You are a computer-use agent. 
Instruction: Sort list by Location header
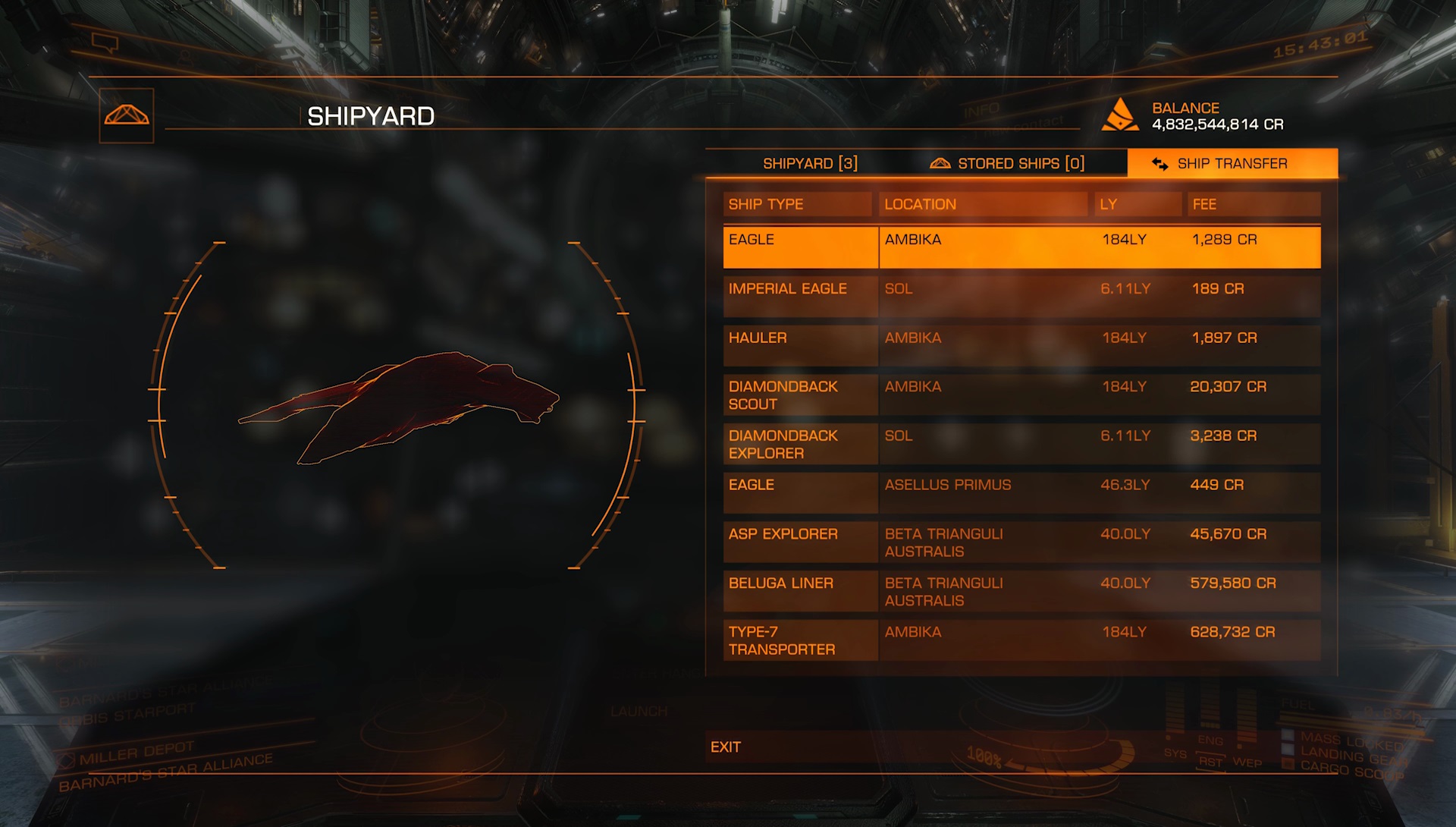[983, 204]
